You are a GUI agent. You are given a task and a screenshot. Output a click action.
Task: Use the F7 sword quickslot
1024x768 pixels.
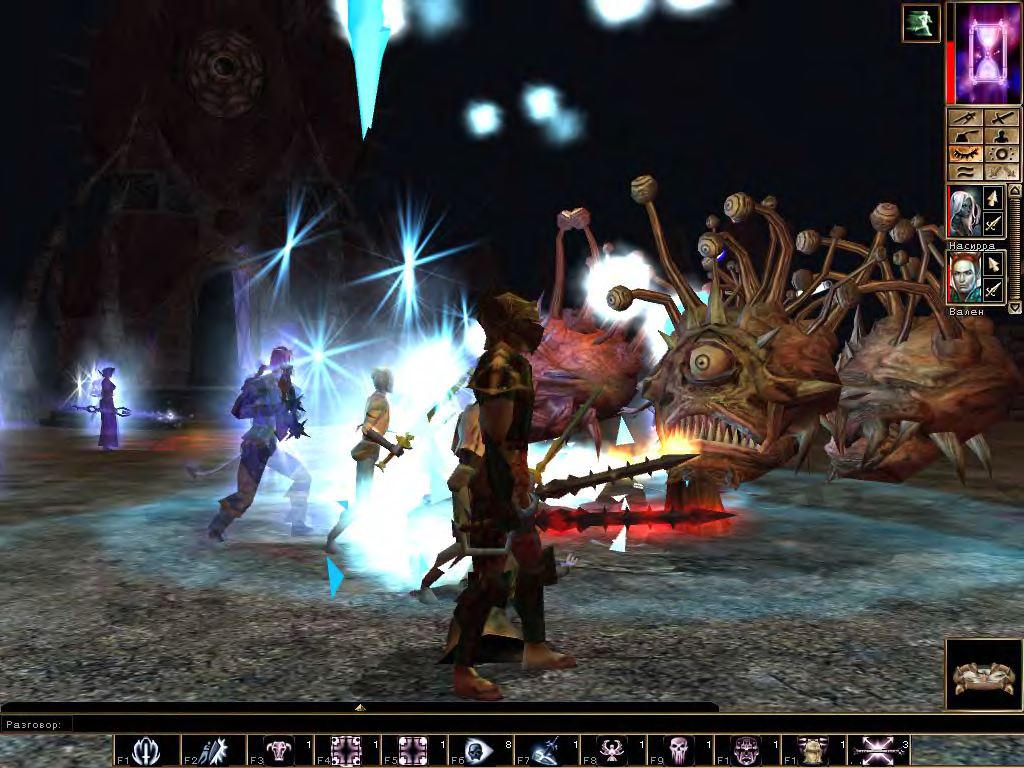(x=547, y=750)
